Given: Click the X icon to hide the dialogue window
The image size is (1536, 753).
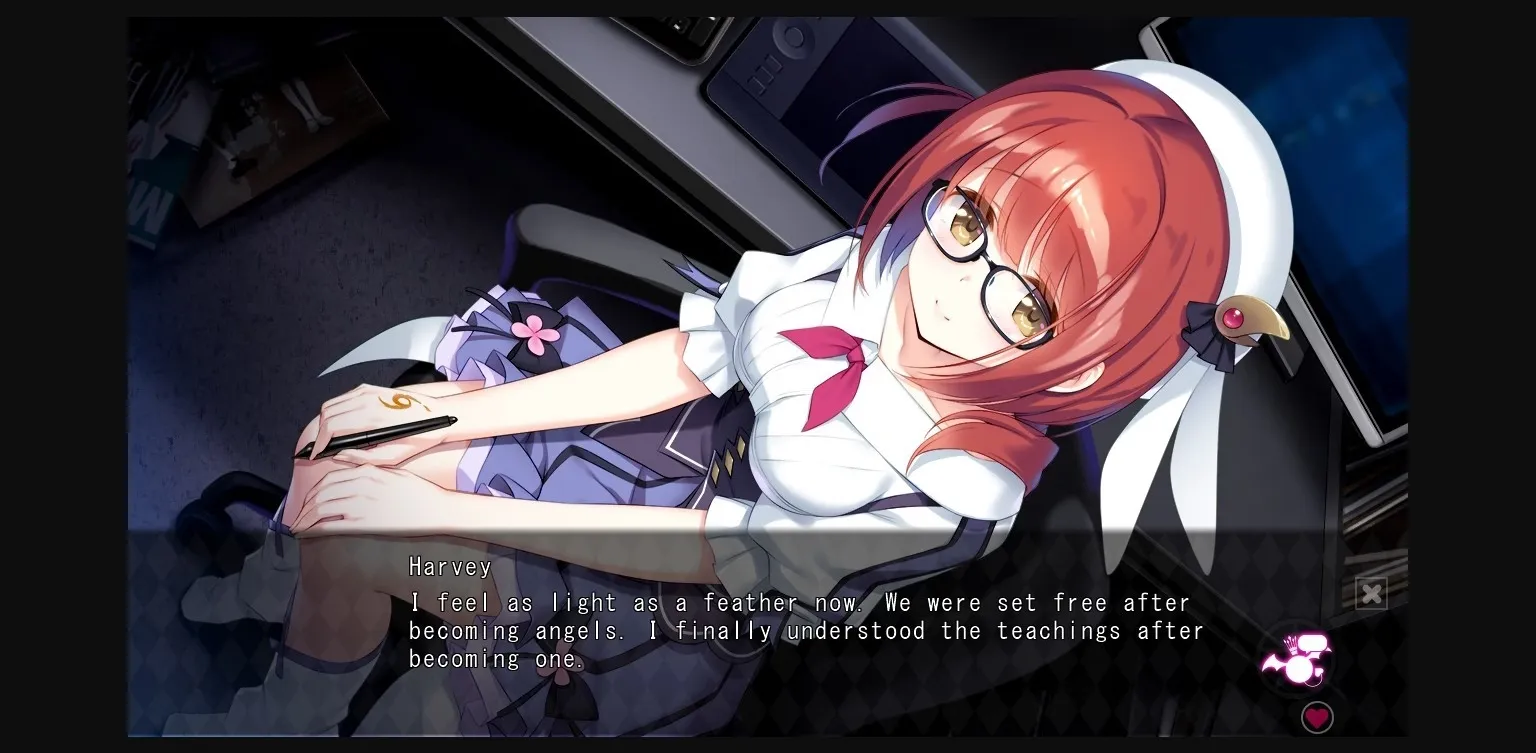Looking at the screenshot, I should (1372, 592).
